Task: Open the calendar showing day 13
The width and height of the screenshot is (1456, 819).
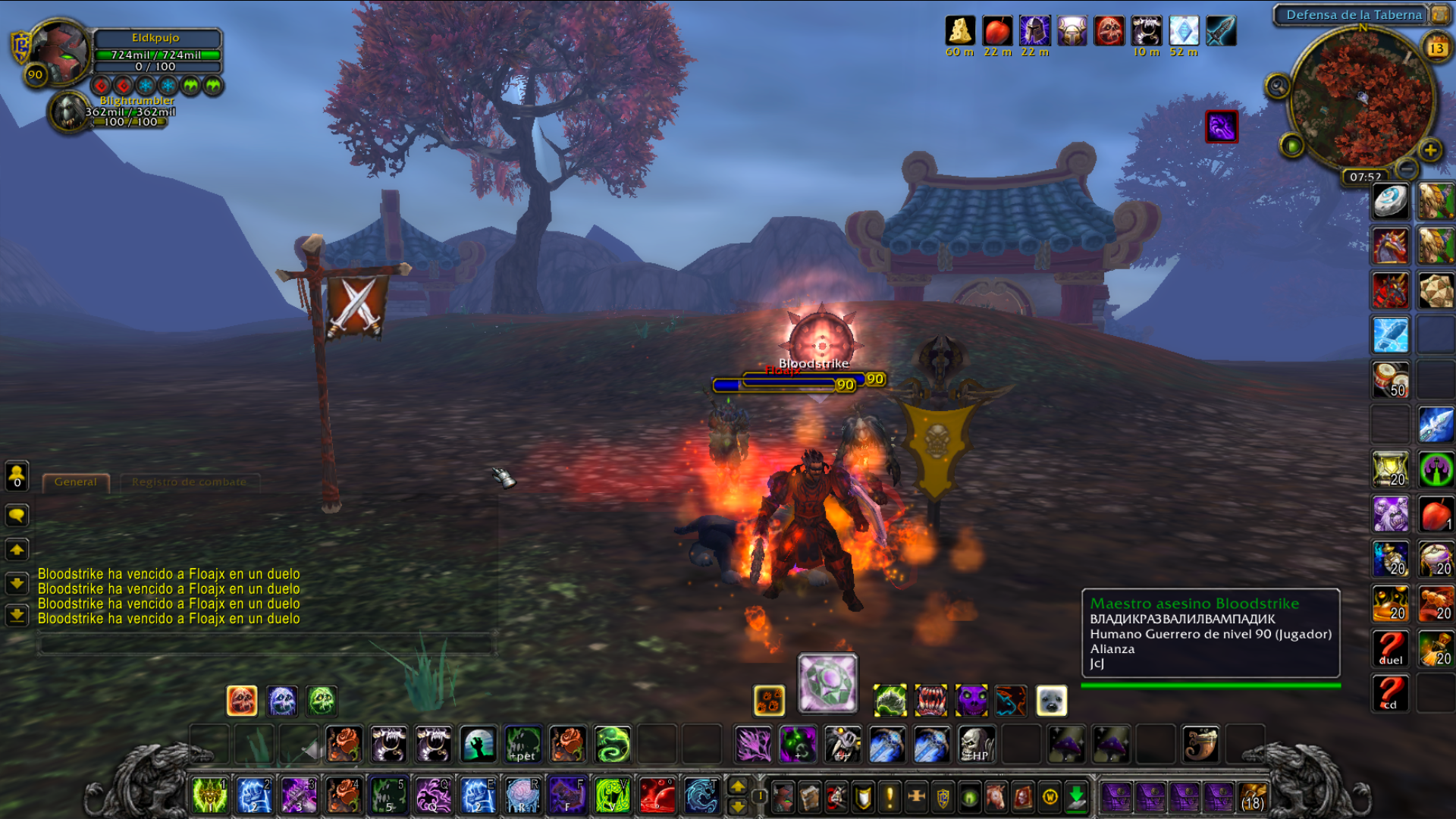Action: pyautogui.click(x=1436, y=48)
